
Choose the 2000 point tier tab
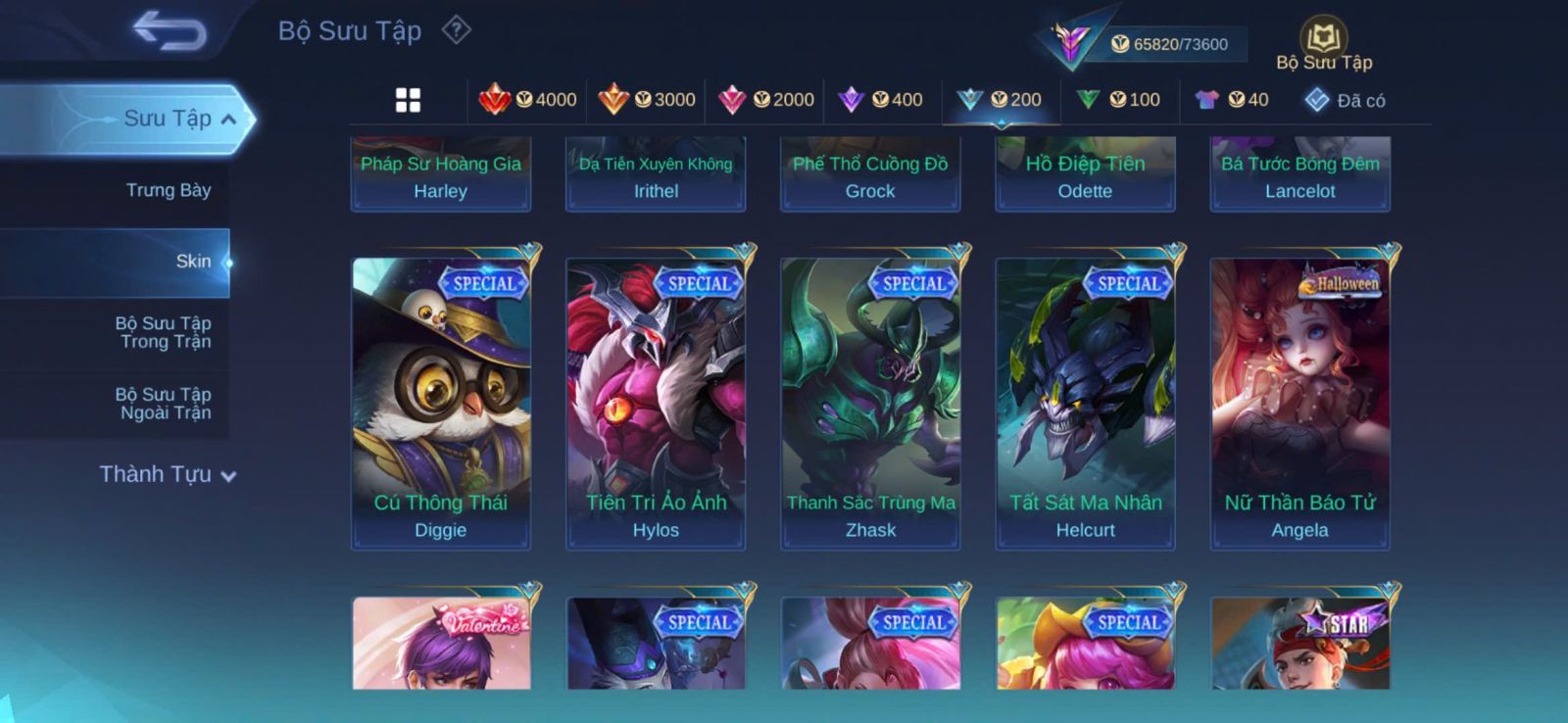(766, 100)
